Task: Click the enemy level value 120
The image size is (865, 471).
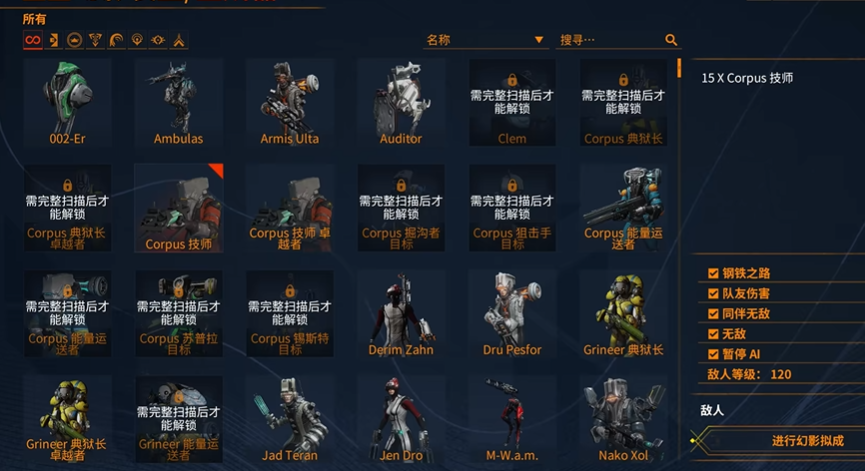Action: 781,374
